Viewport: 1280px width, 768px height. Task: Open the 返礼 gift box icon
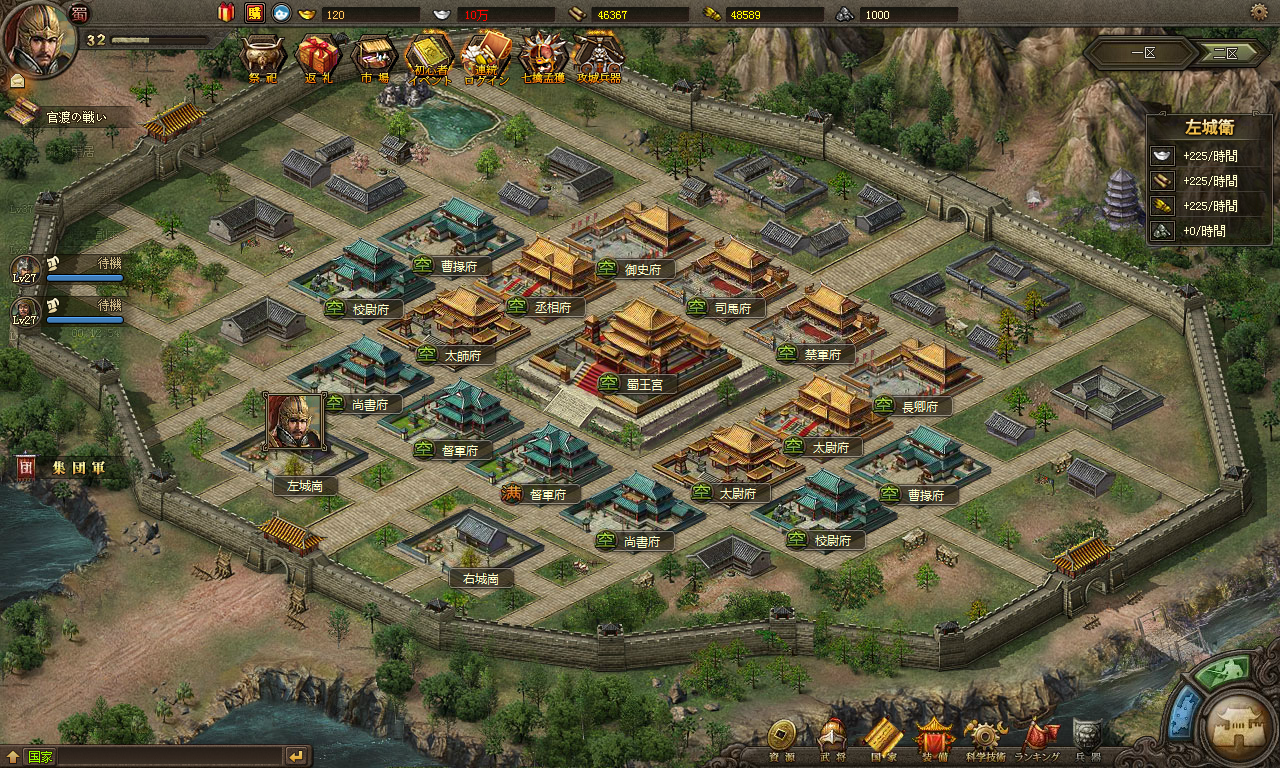[x=318, y=55]
